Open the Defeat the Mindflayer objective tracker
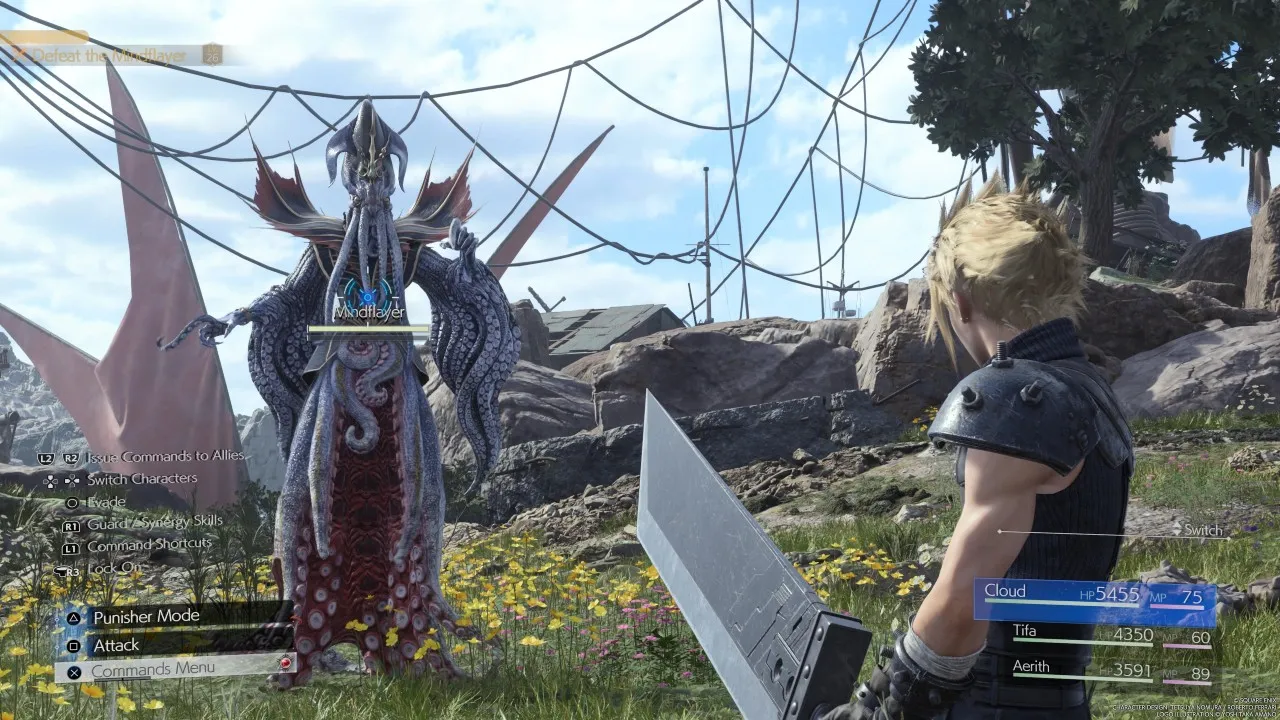Viewport: 1280px width, 720px height. click(x=110, y=55)
